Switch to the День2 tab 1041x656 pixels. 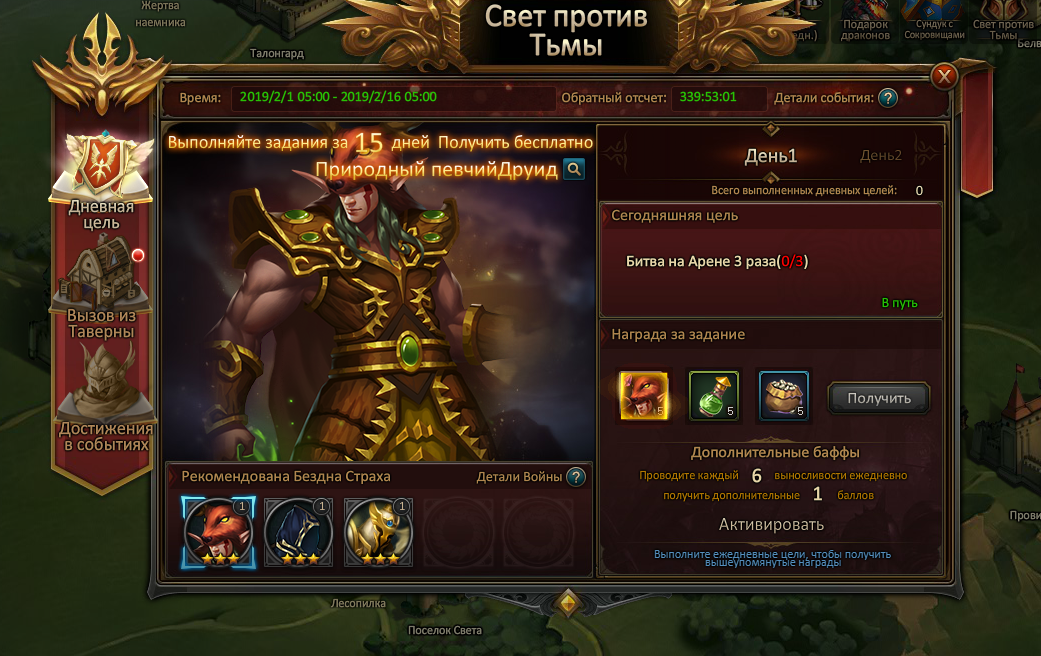(x=880, y=156)
